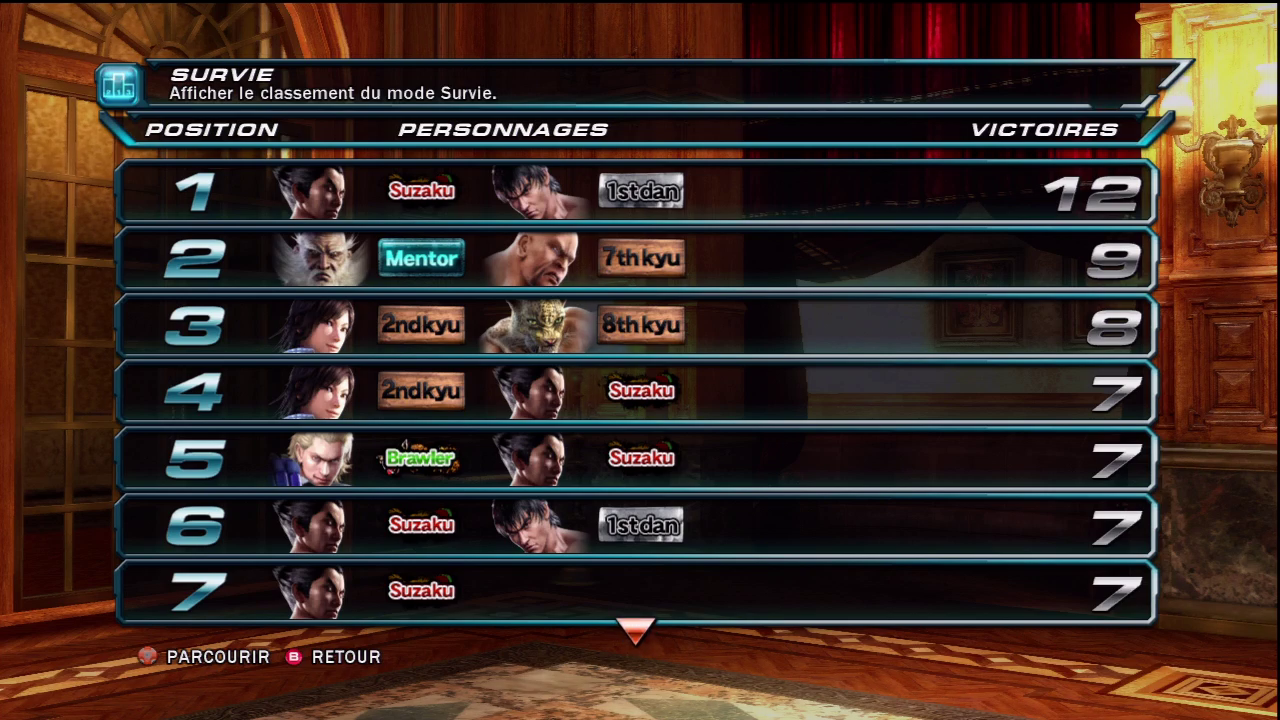The width and height of the screenshot is (1280, 720).
Task: Choose the rank 2 row with Mentor badge
Action: point(636,258)
